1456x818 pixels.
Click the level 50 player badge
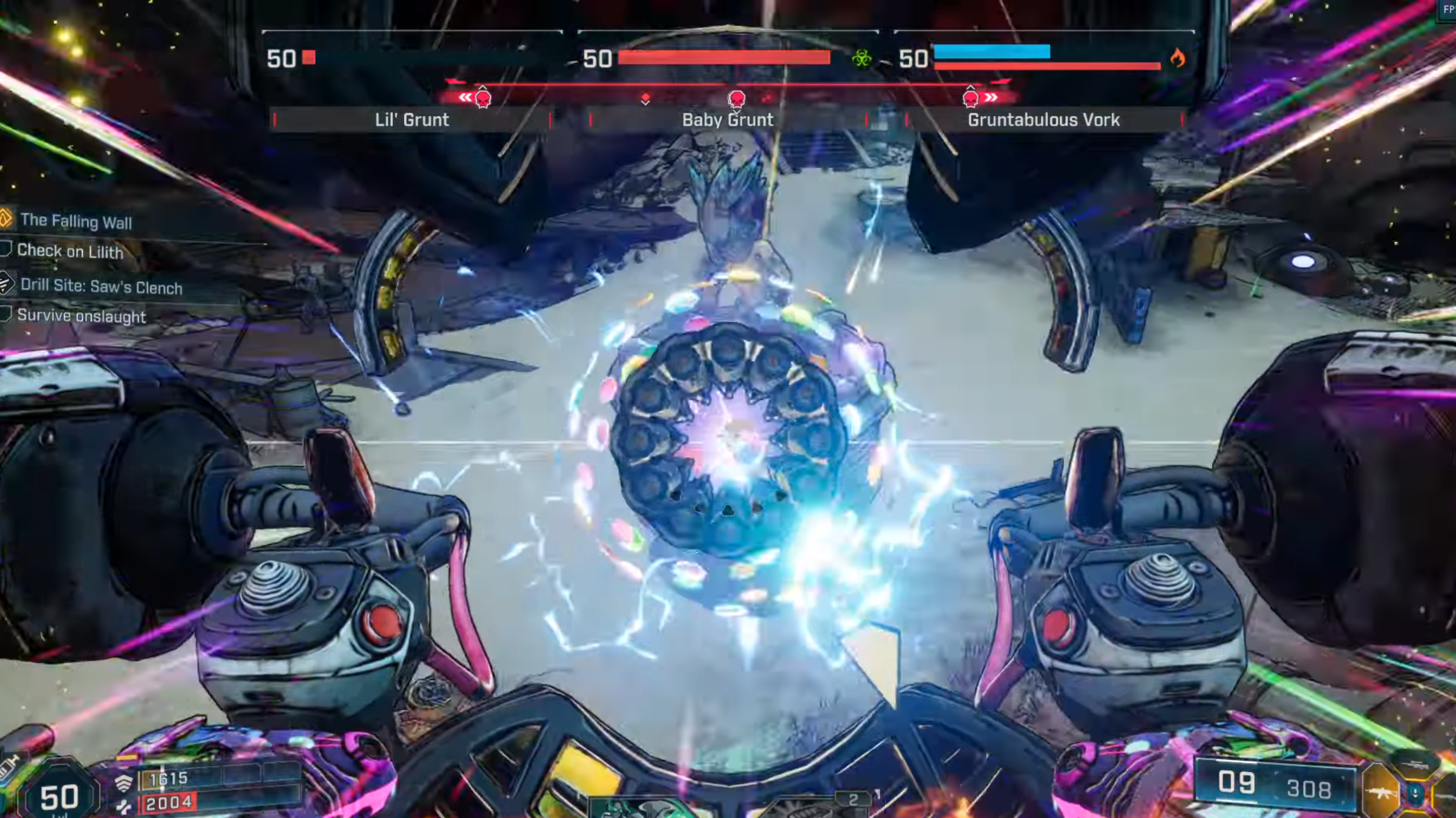pos(59,796)
